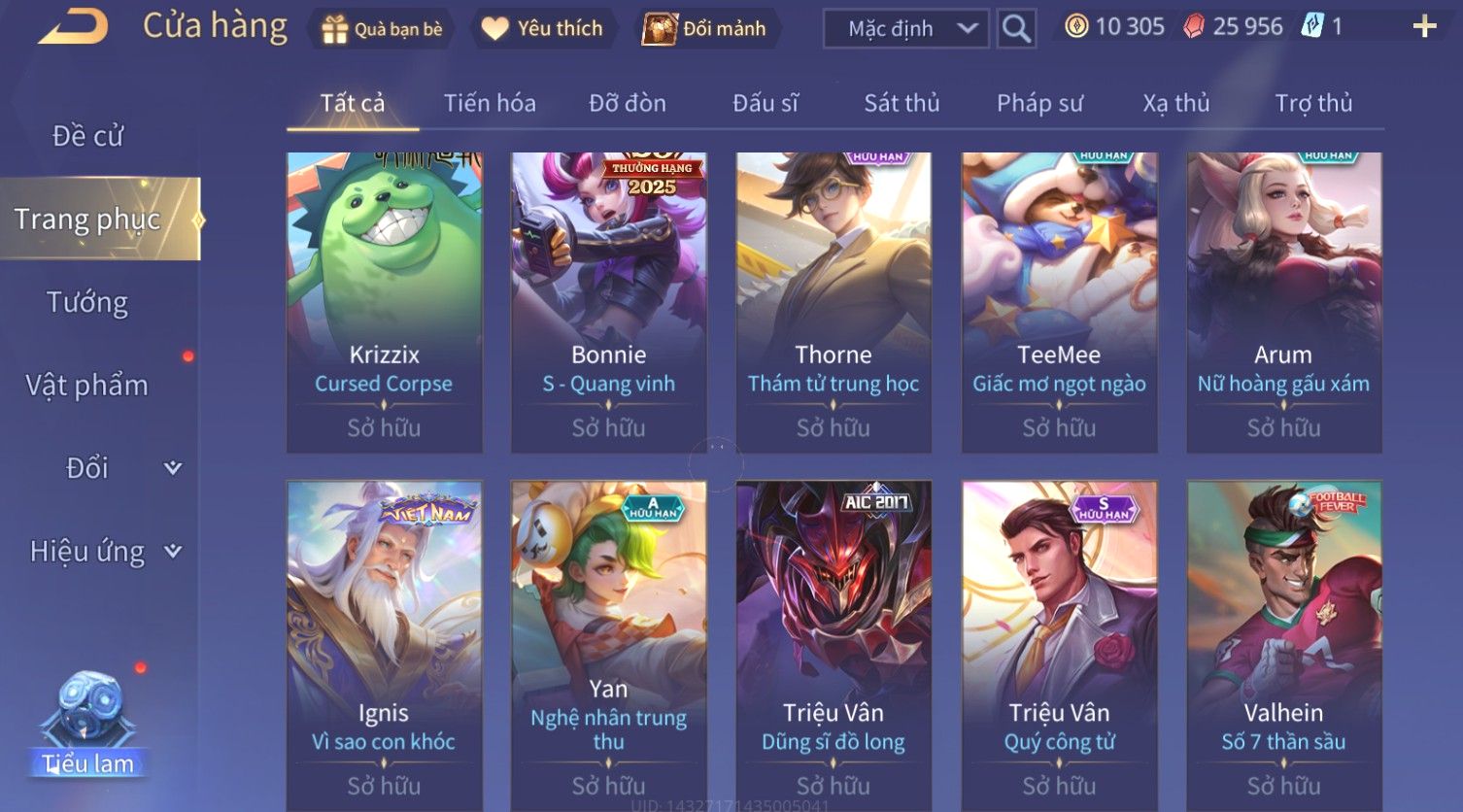Open Quà bạn bè gift option

pos(382,29)
